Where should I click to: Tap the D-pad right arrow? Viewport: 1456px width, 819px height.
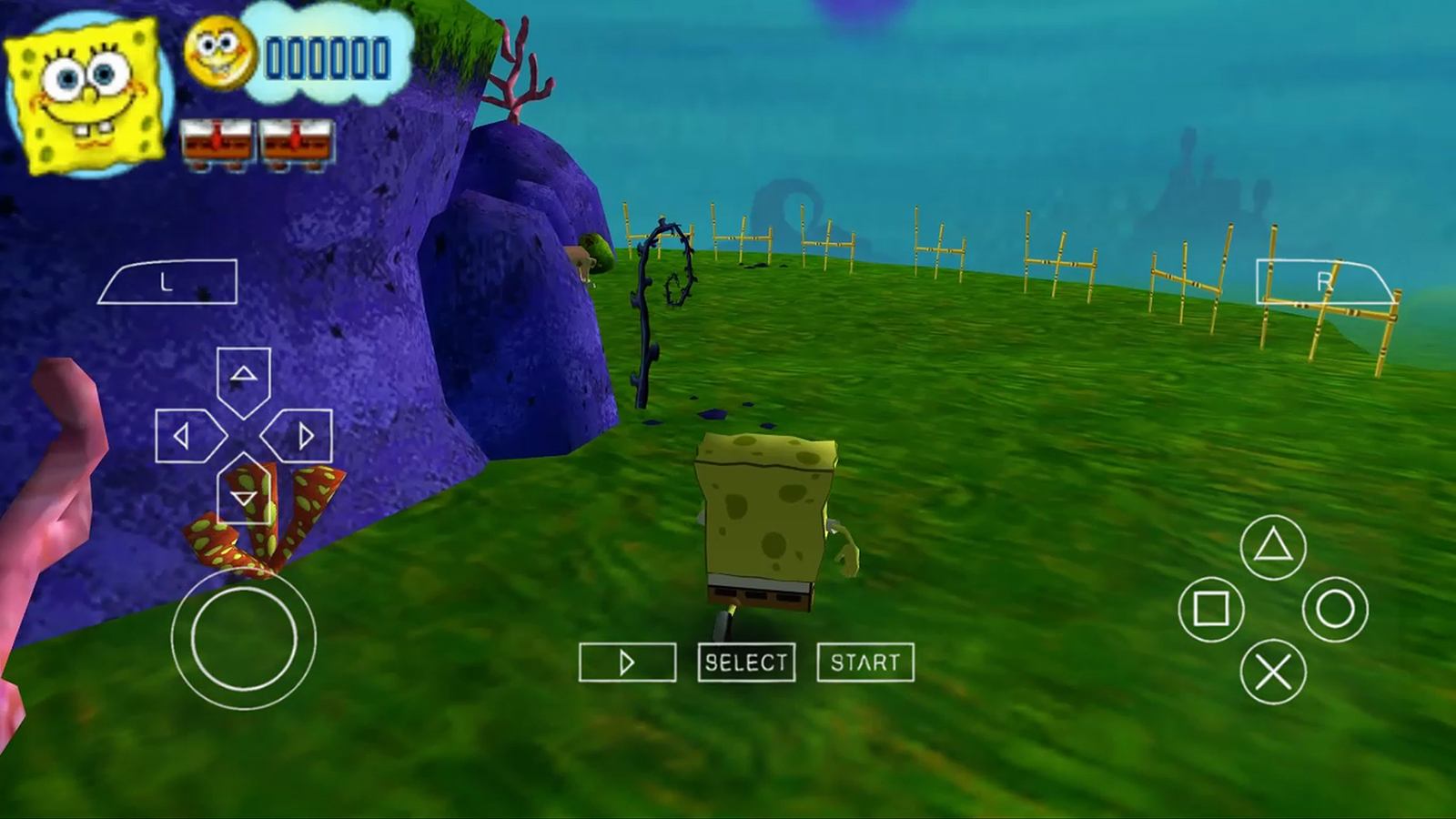(299, 437)
